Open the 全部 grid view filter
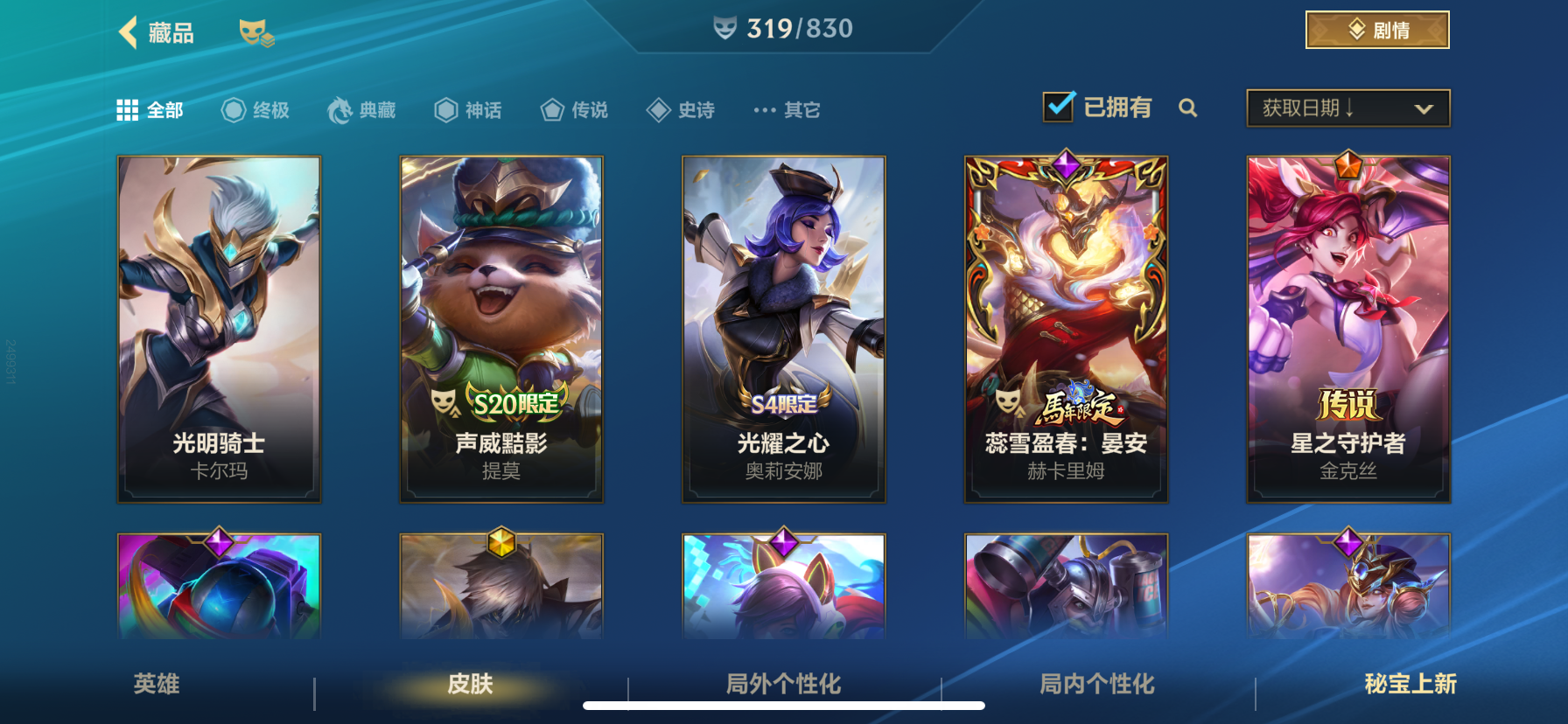The height and width of the screenshot is (724, 1568). [x=150, y=109]
